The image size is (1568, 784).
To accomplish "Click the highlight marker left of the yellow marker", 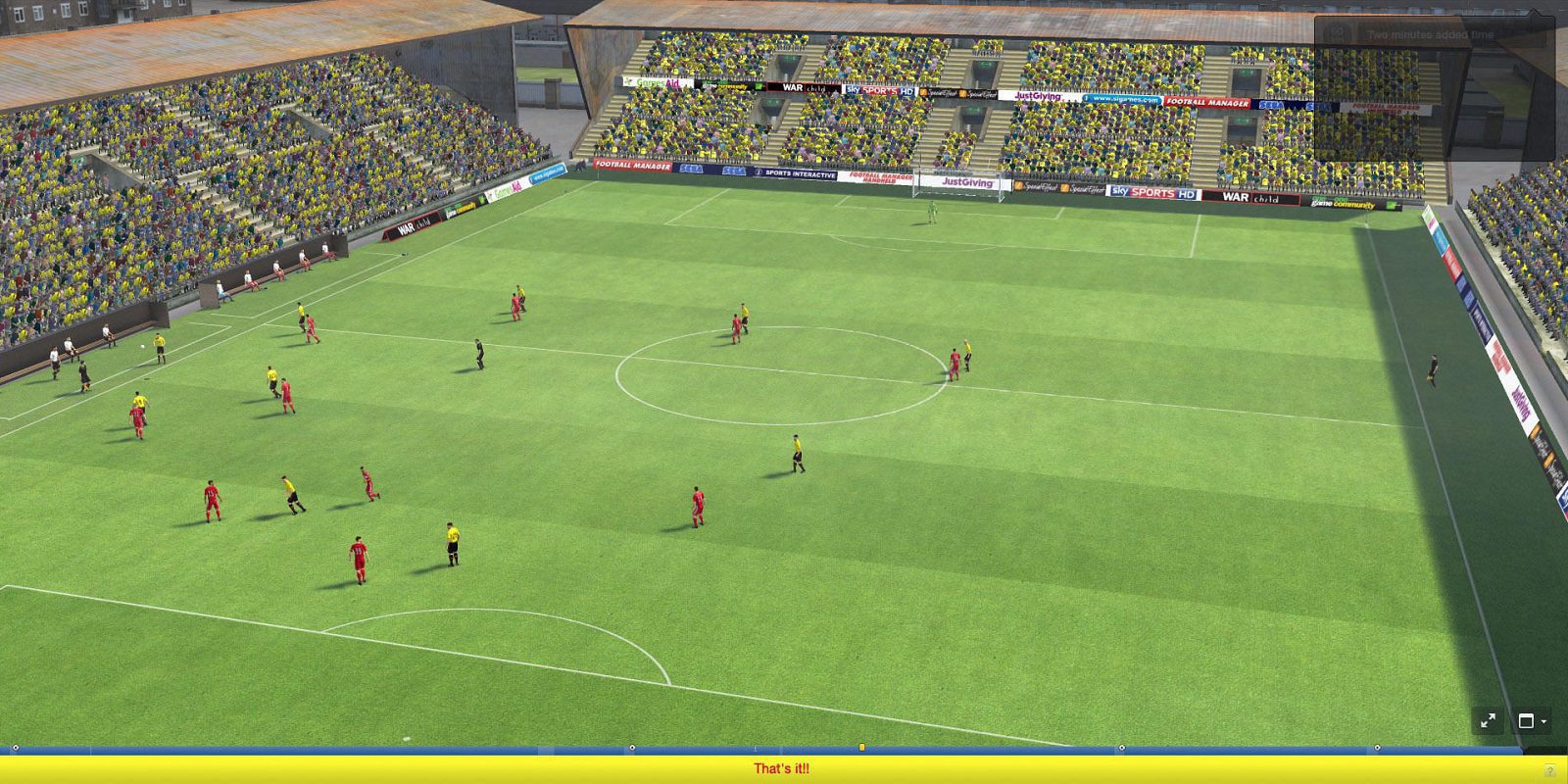I will point(630,746).
